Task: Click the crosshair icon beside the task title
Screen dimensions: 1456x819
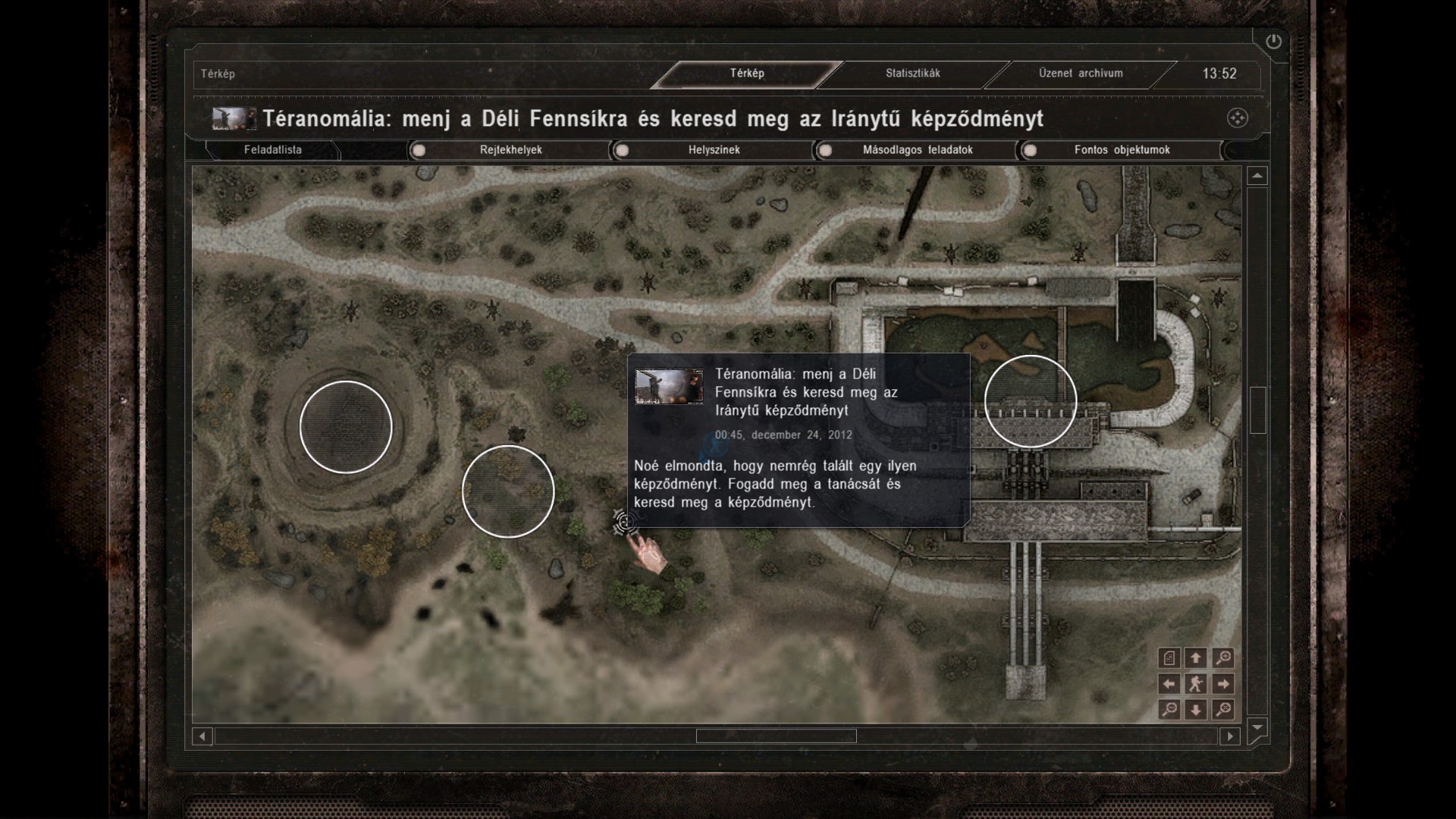Action: [x=1237, y=118]
